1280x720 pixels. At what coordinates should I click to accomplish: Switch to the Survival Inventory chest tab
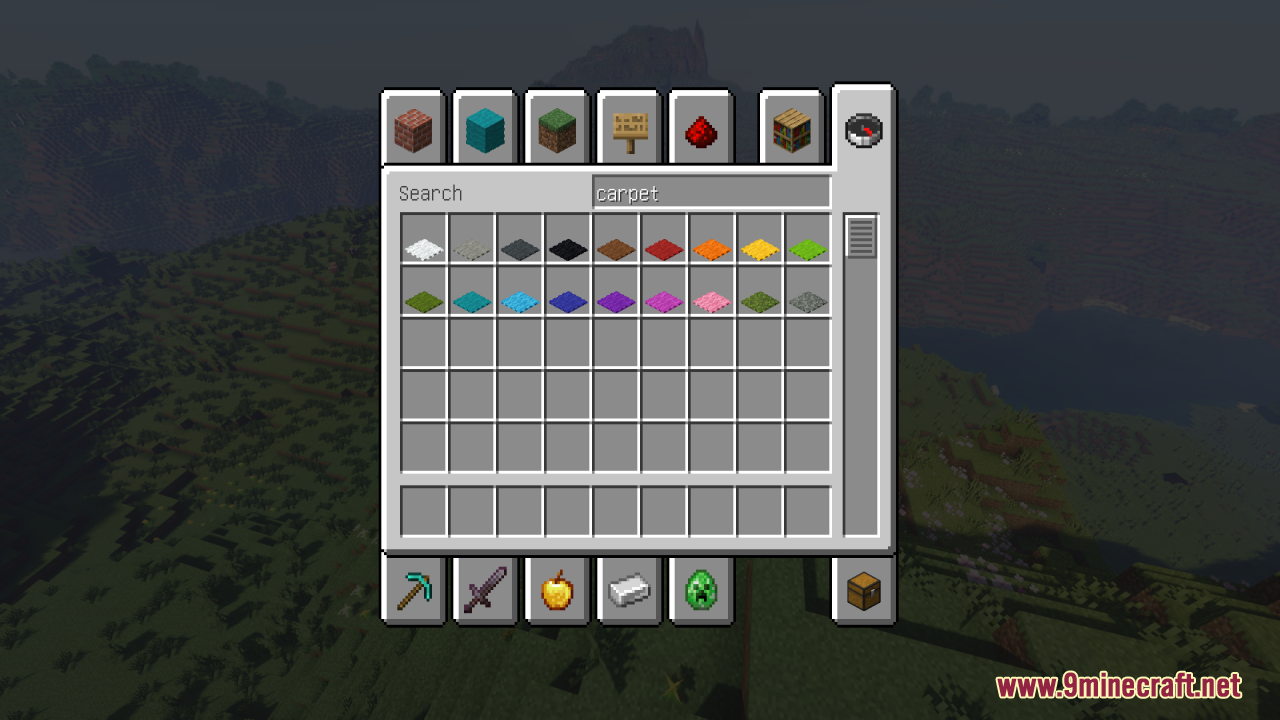point(862,591)
